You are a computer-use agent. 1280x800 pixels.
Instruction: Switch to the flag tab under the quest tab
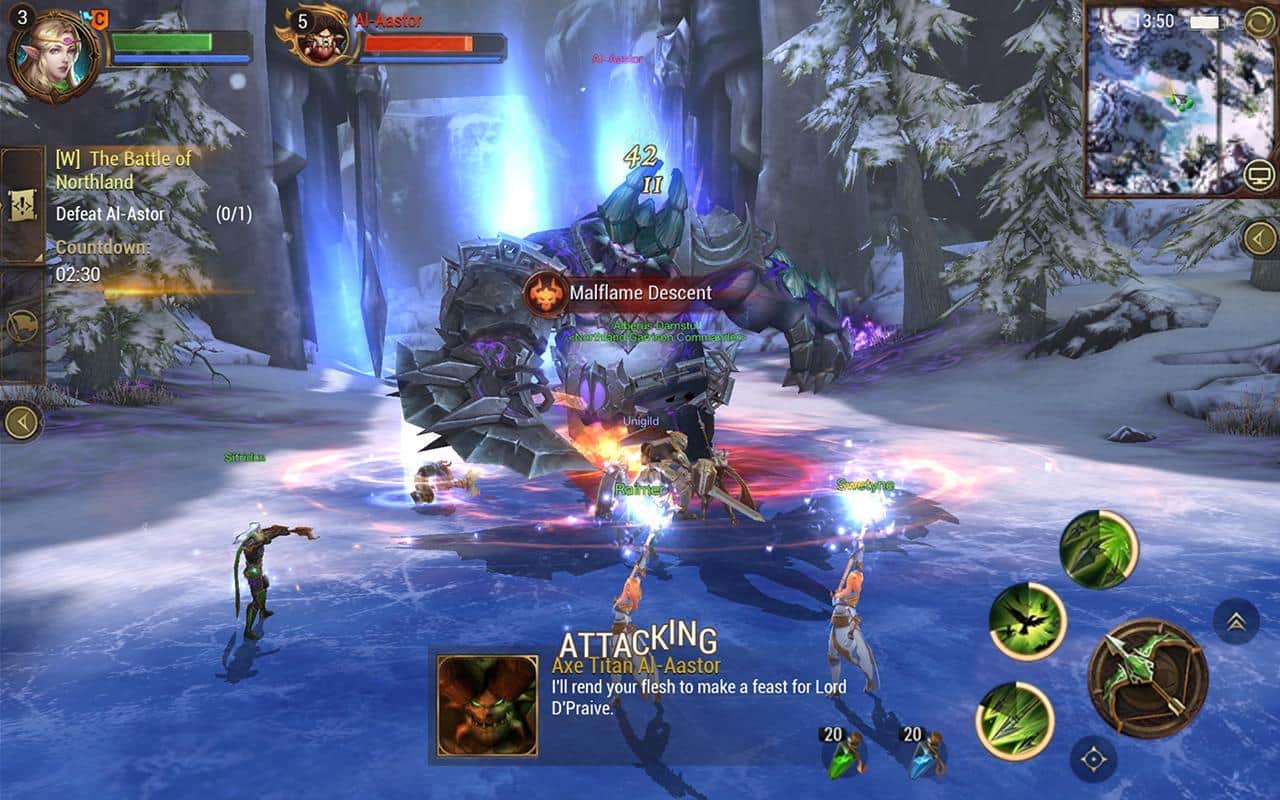click(x=22, y=325)
